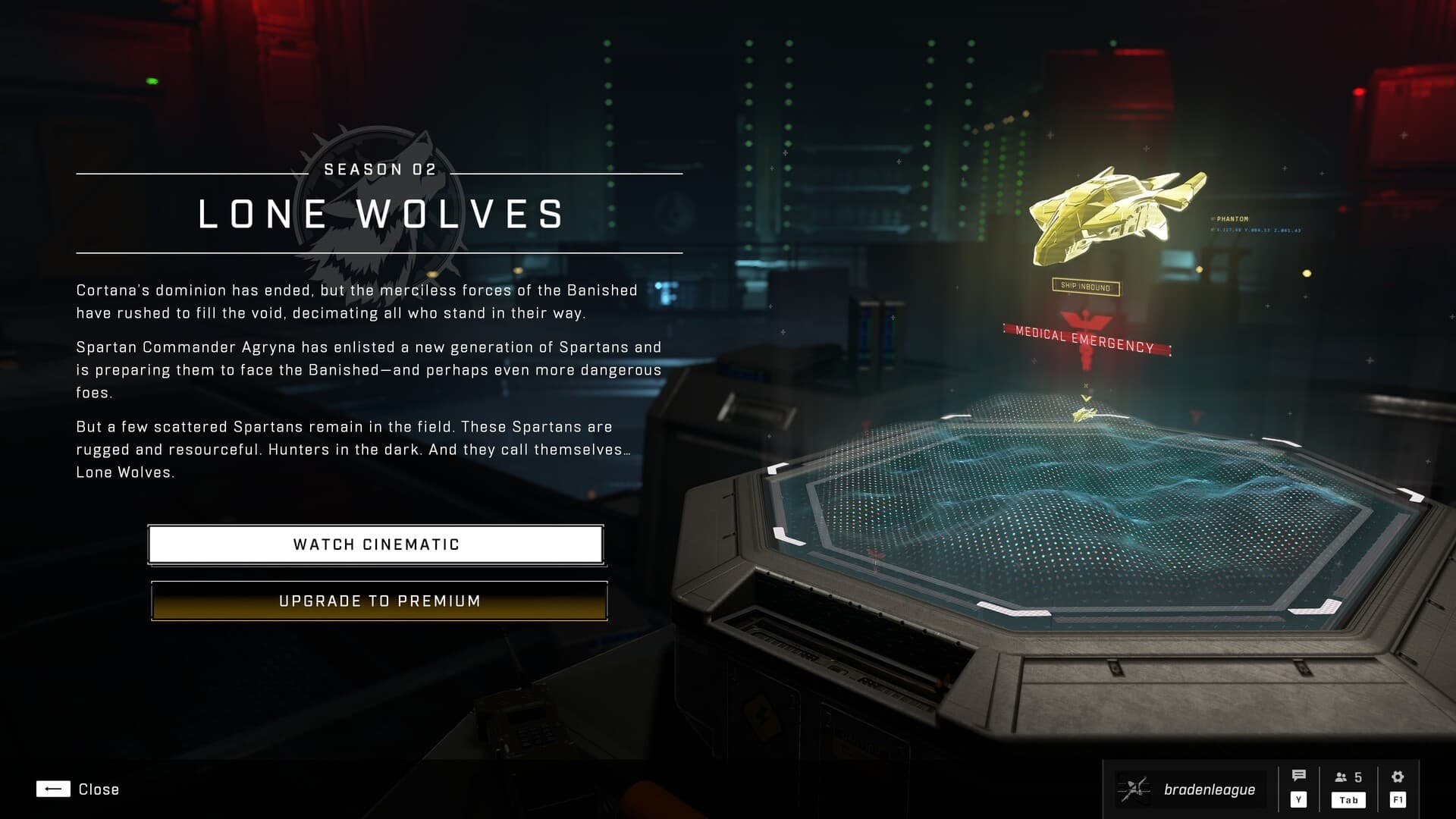Open the text chat icon

1298,777
